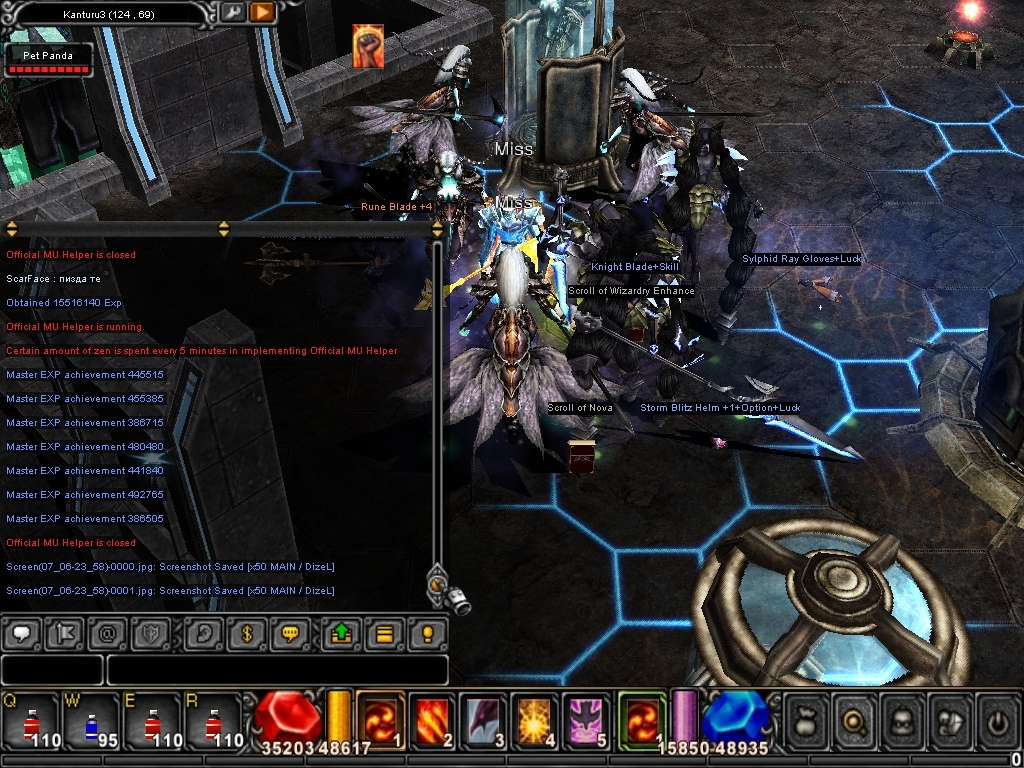The width and height of the screenshot is (1024, 768).
Task: Open the character face menu button
Action: pos(904,718)
